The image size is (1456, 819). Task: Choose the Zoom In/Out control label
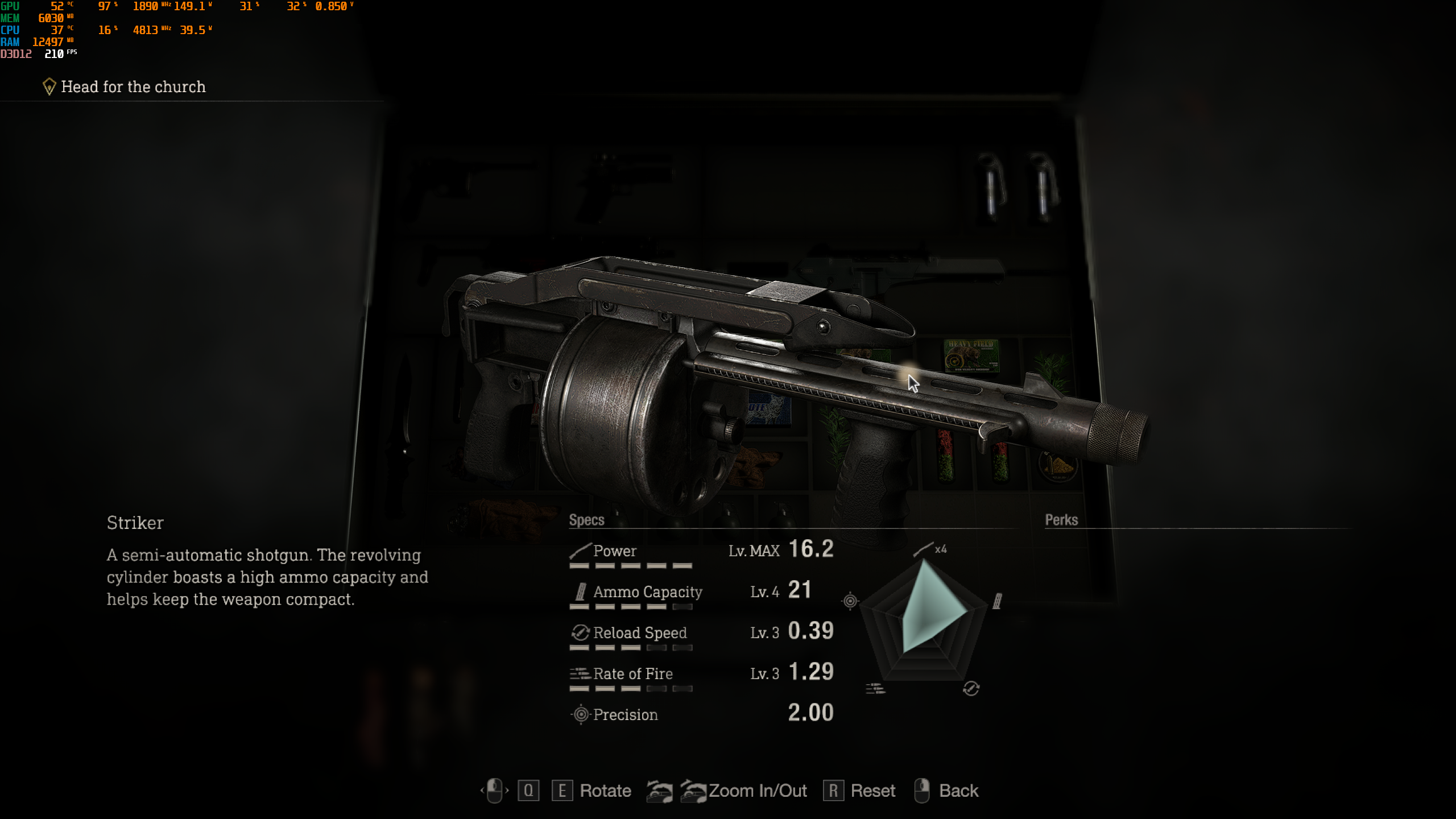pos(758,791)
